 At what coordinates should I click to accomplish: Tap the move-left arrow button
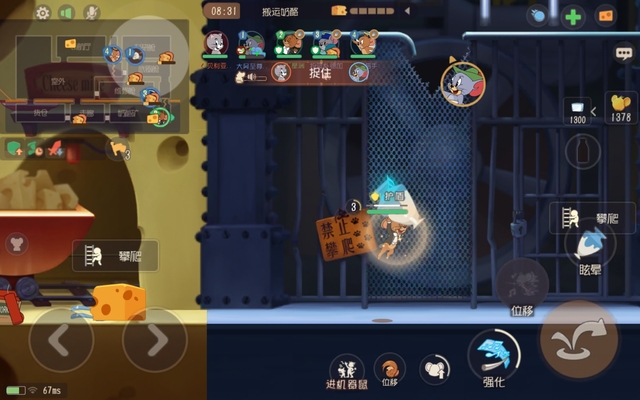[x=60, y=342]
